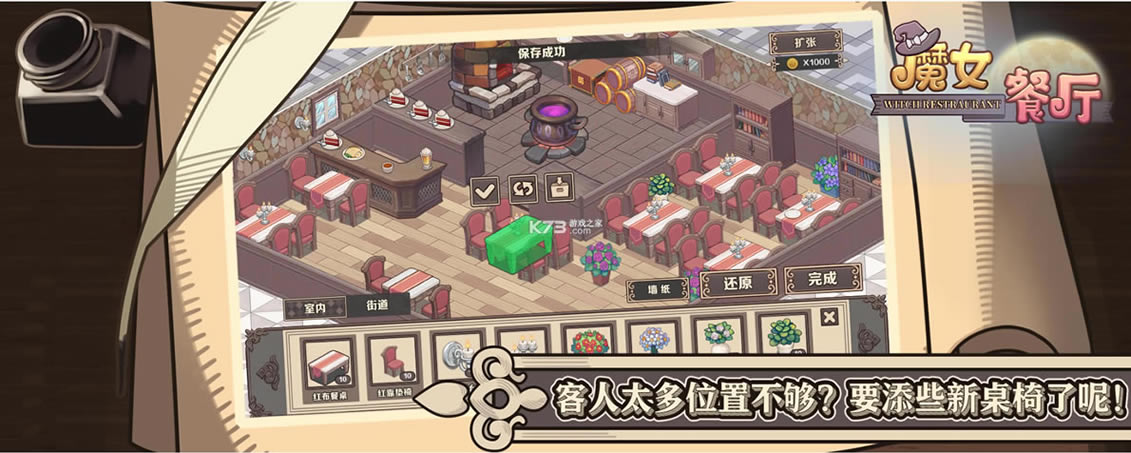Pick the wall candle sconce item
This screenshot has height=453, width=1131.
click(459, 350)
